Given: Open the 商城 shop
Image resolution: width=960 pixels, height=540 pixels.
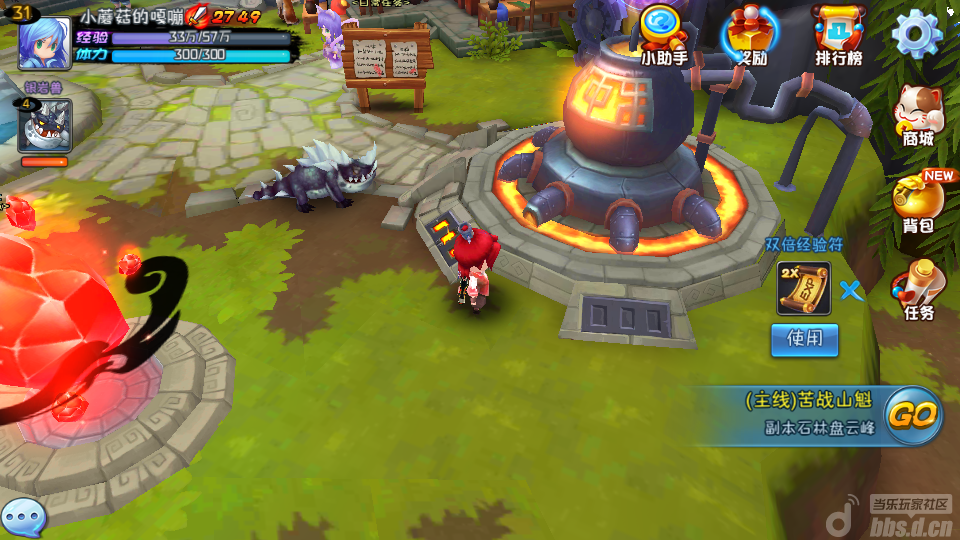Looking at the screenshot, I should [918, 114].
